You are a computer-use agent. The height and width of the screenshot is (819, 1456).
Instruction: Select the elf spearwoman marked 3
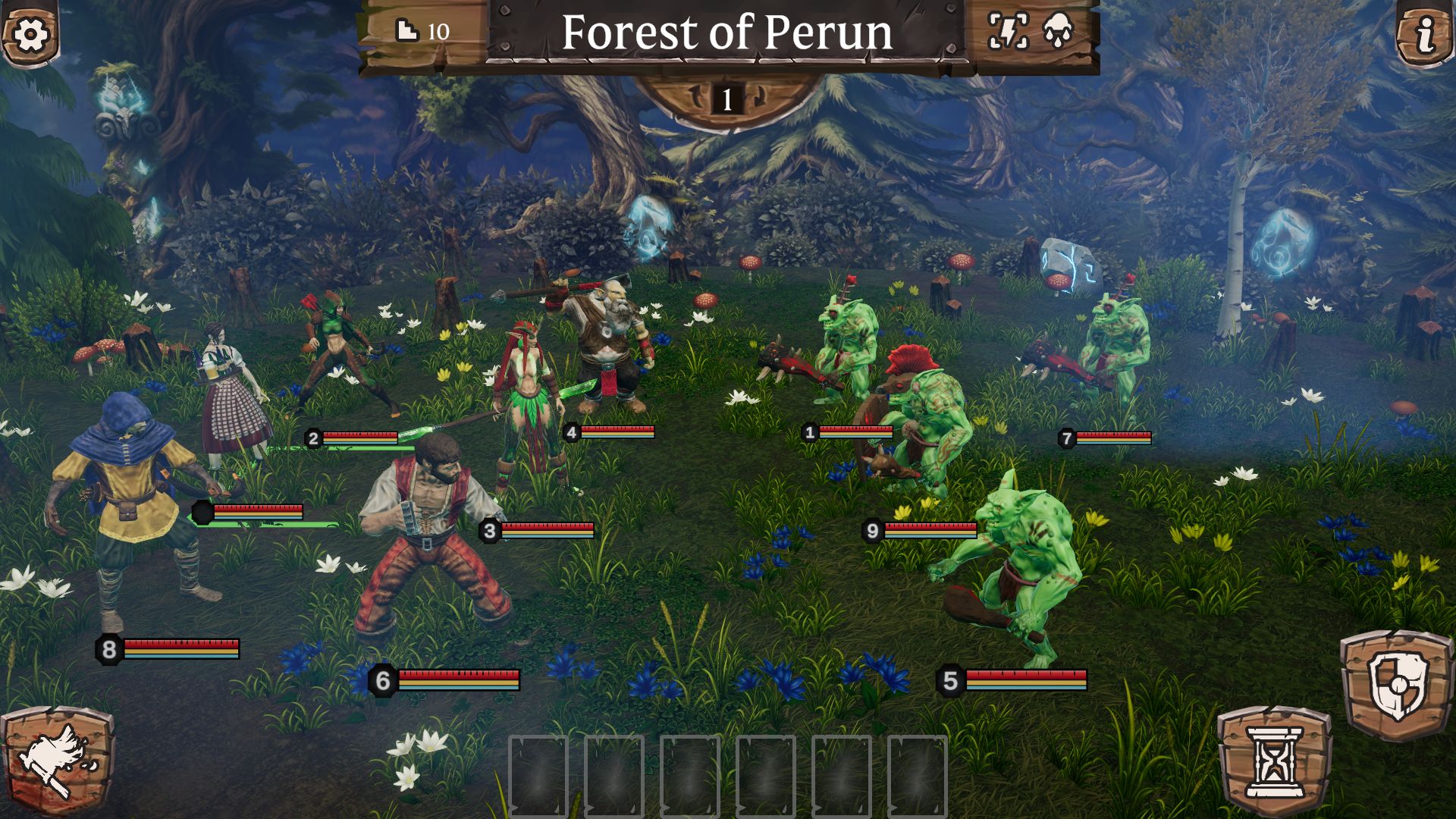529,402
